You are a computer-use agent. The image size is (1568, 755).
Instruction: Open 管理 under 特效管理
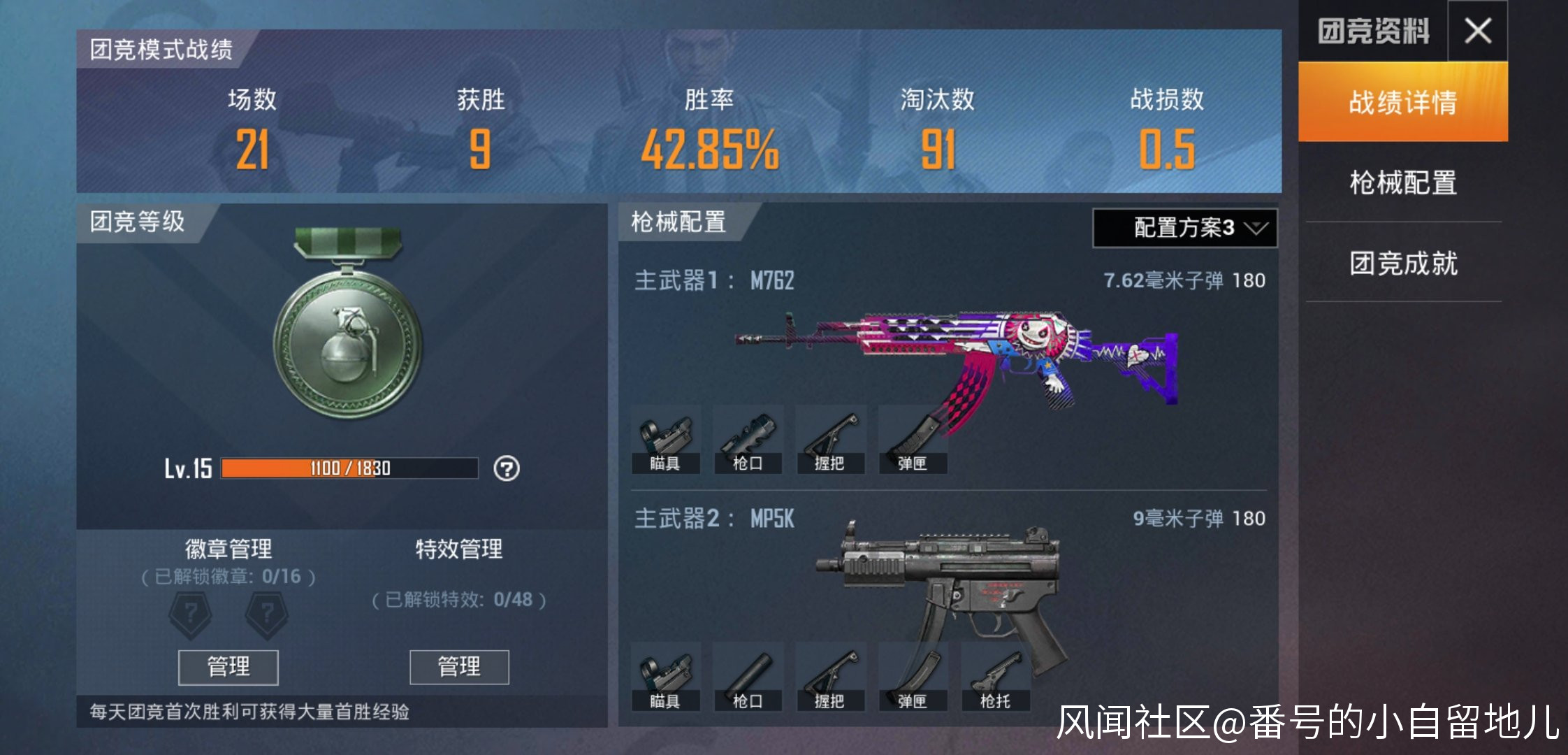[x=459, y=667]
